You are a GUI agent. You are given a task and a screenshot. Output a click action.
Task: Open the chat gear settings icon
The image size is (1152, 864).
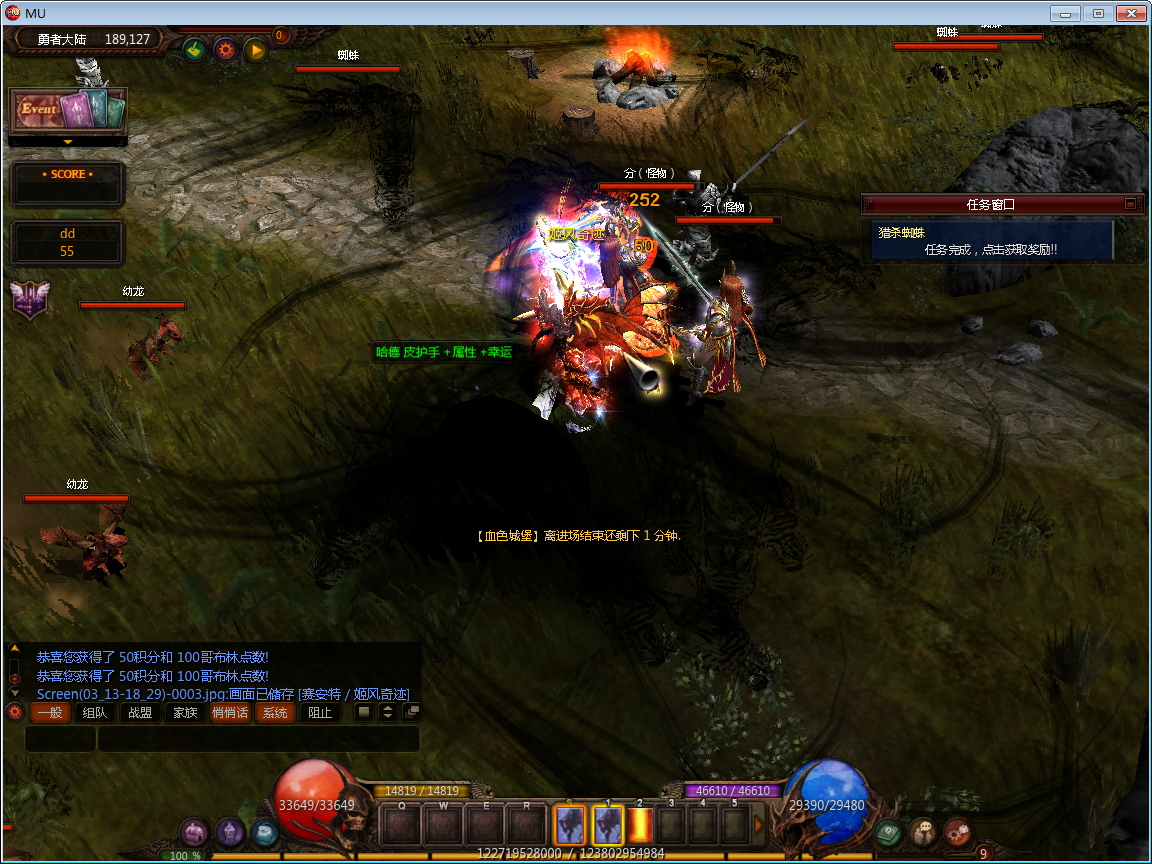tap(14, 712)
